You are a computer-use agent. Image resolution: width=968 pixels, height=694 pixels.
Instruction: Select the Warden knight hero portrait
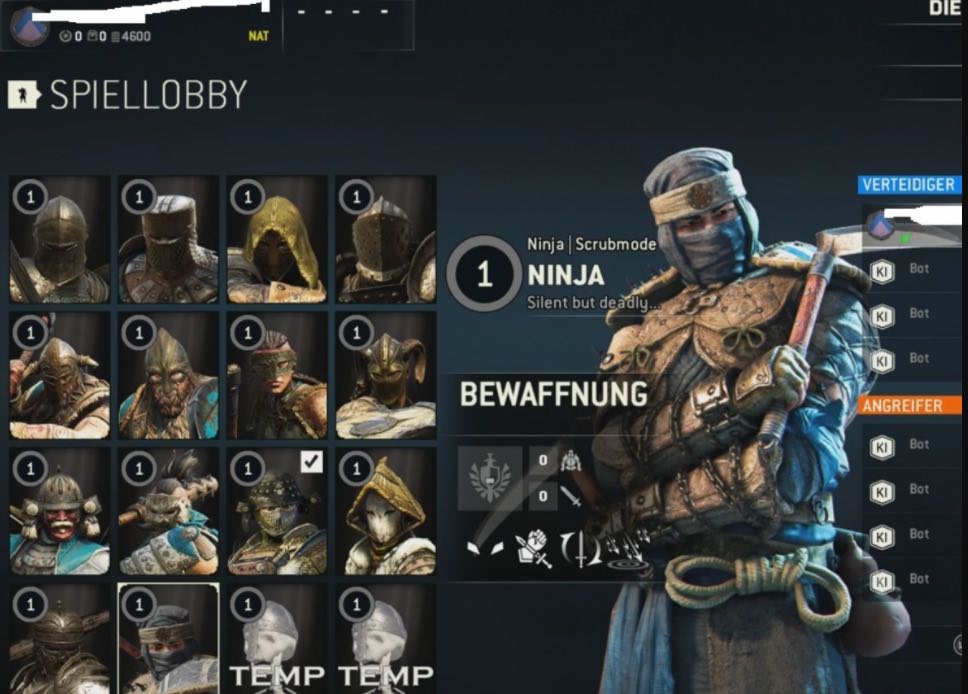tap(59, 239)
